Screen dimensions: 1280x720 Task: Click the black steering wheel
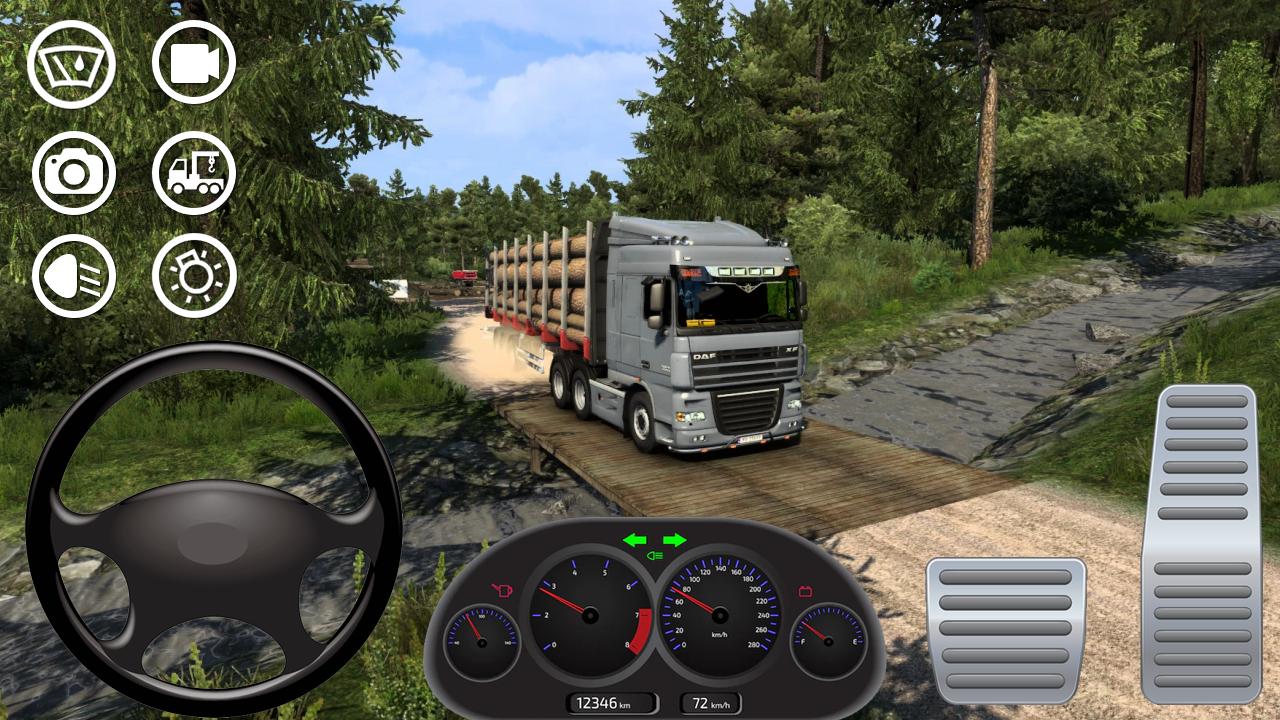213,530
